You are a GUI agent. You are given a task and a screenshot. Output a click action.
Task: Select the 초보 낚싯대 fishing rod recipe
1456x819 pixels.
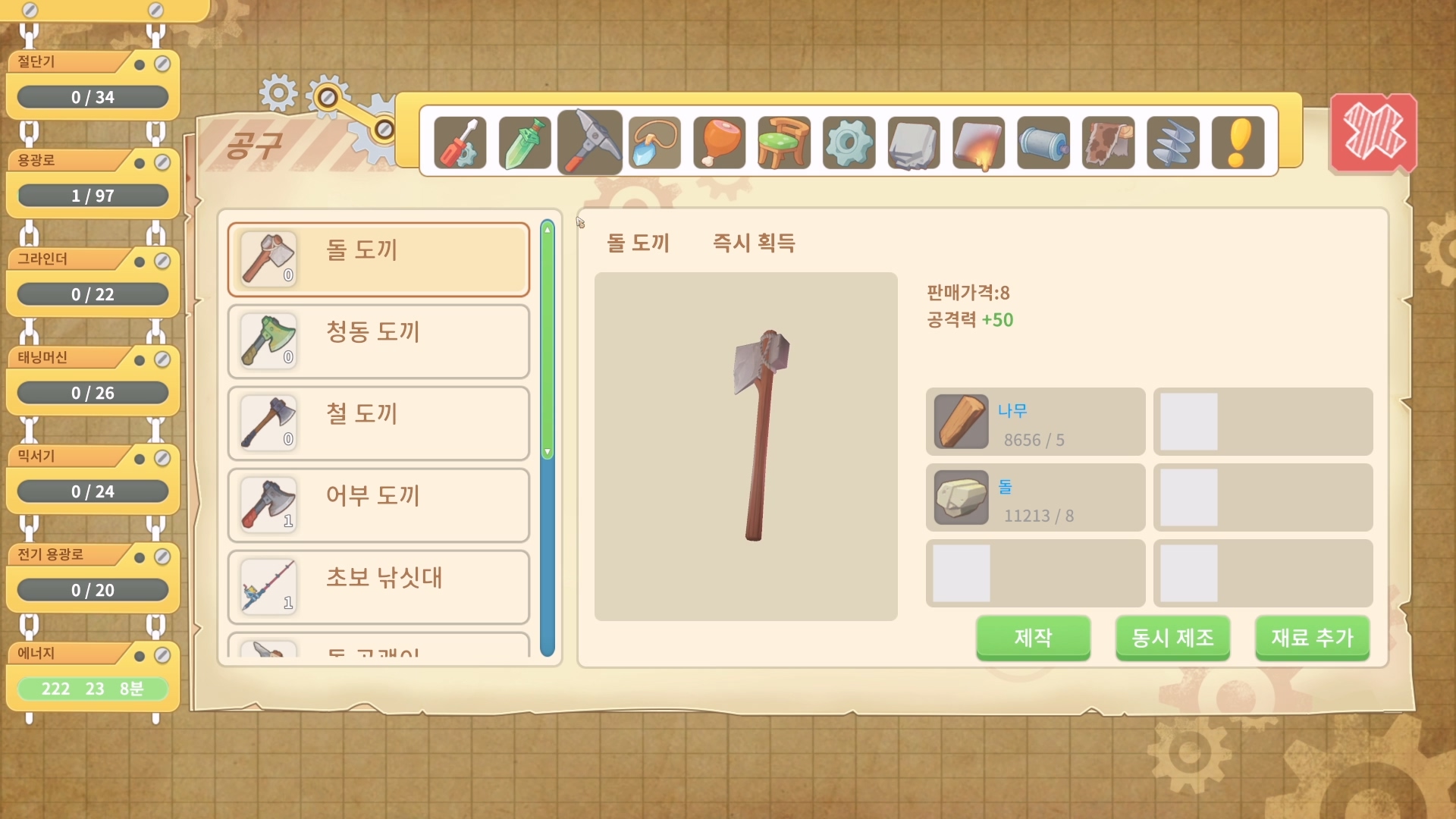point(378,587)
